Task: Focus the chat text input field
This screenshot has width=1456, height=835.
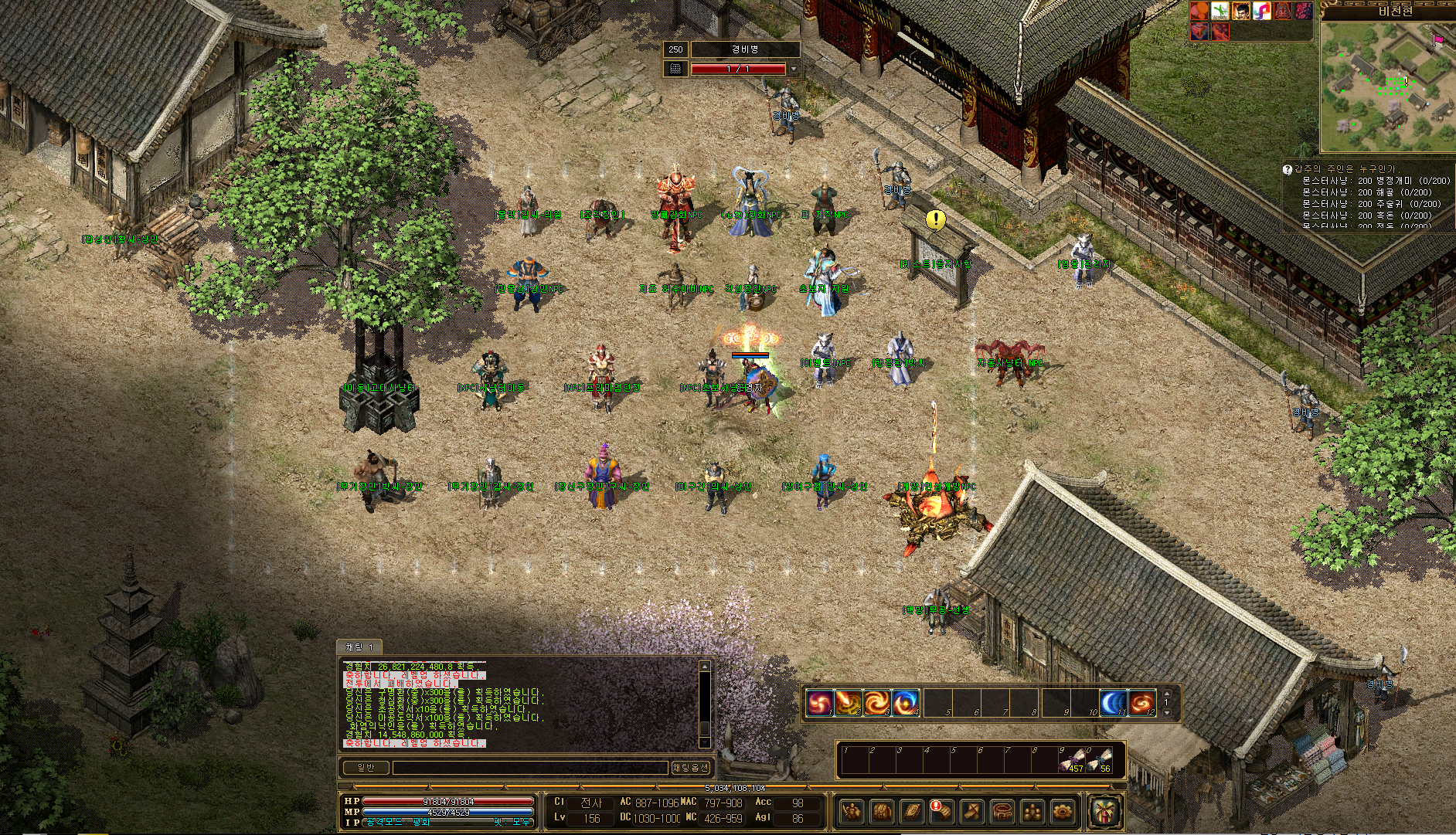Action: point(529,767)
